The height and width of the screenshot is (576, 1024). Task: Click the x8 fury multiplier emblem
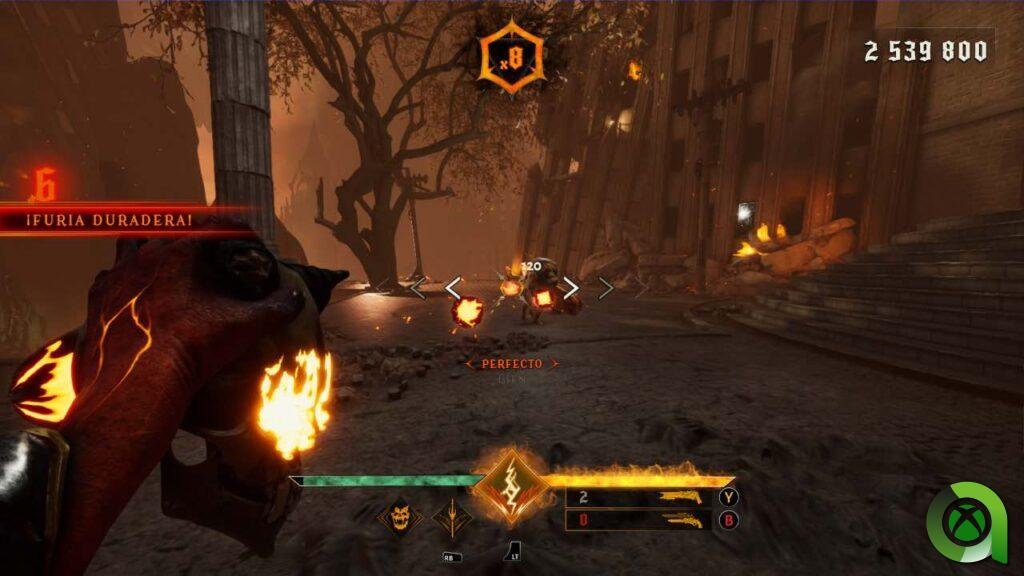[x=512, y=56]
